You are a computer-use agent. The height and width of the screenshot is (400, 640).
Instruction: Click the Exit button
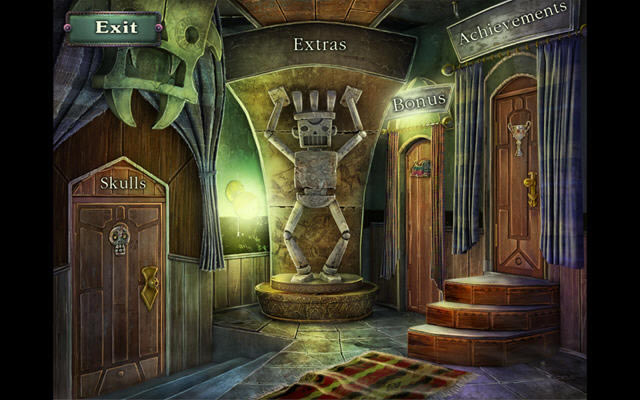pos(115,27)
